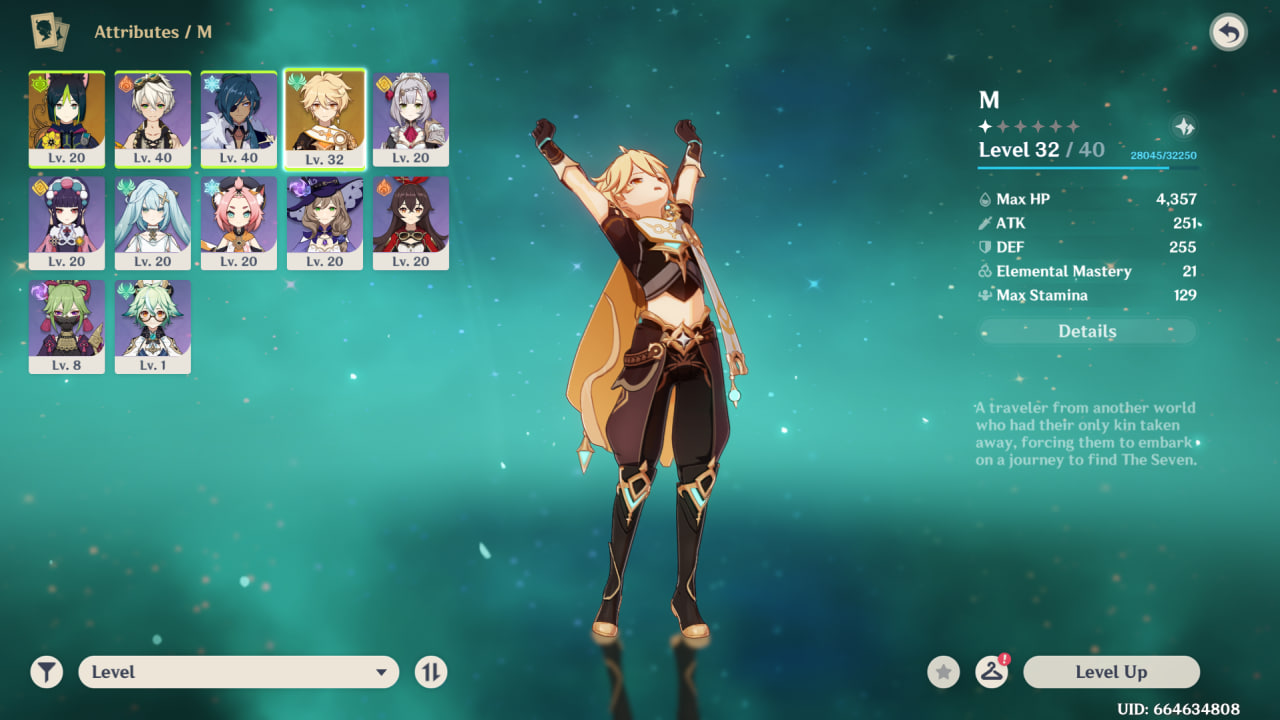The width and height of the screenshot is (1280, 720).
Task: Click the star favorite icon
Action: point(943,672)
